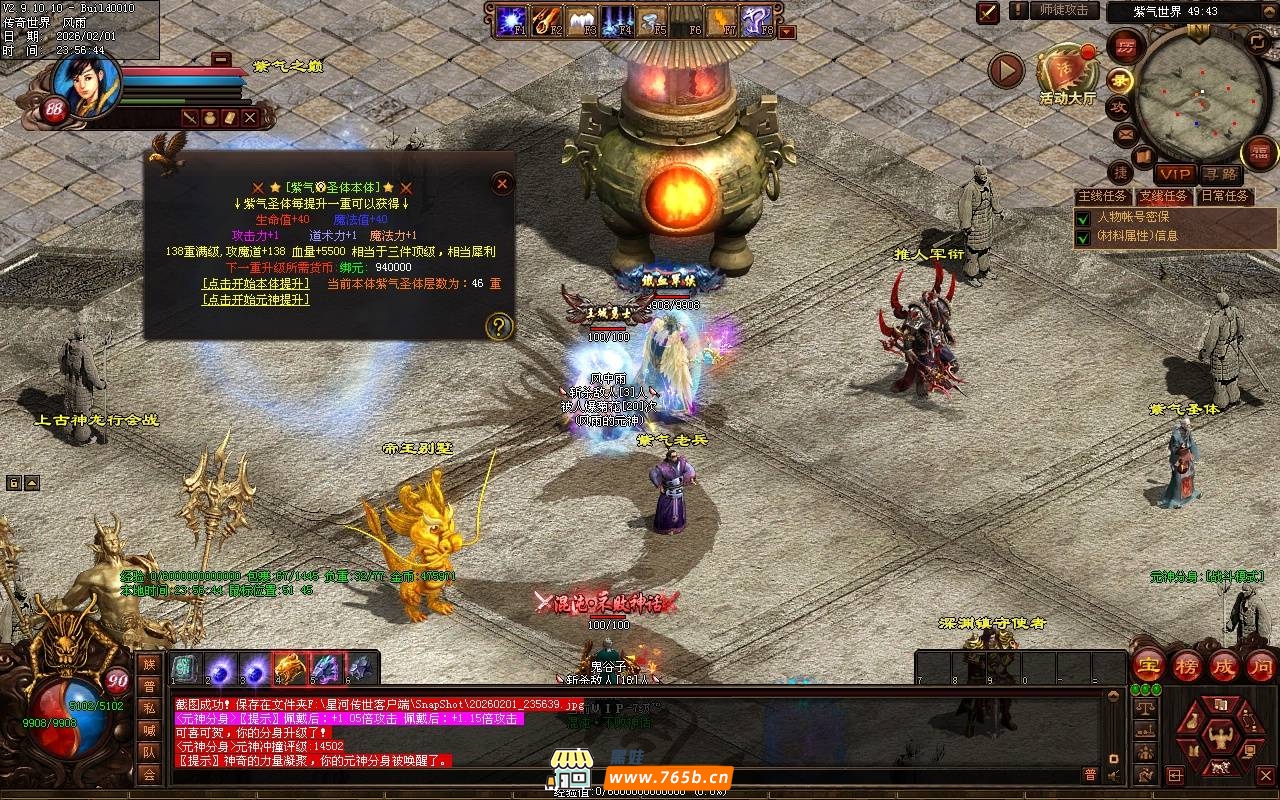The image size is (1280, 800).
Task: Open the 活动大厅 activity hall
Action: click(x=1067, y=75)
